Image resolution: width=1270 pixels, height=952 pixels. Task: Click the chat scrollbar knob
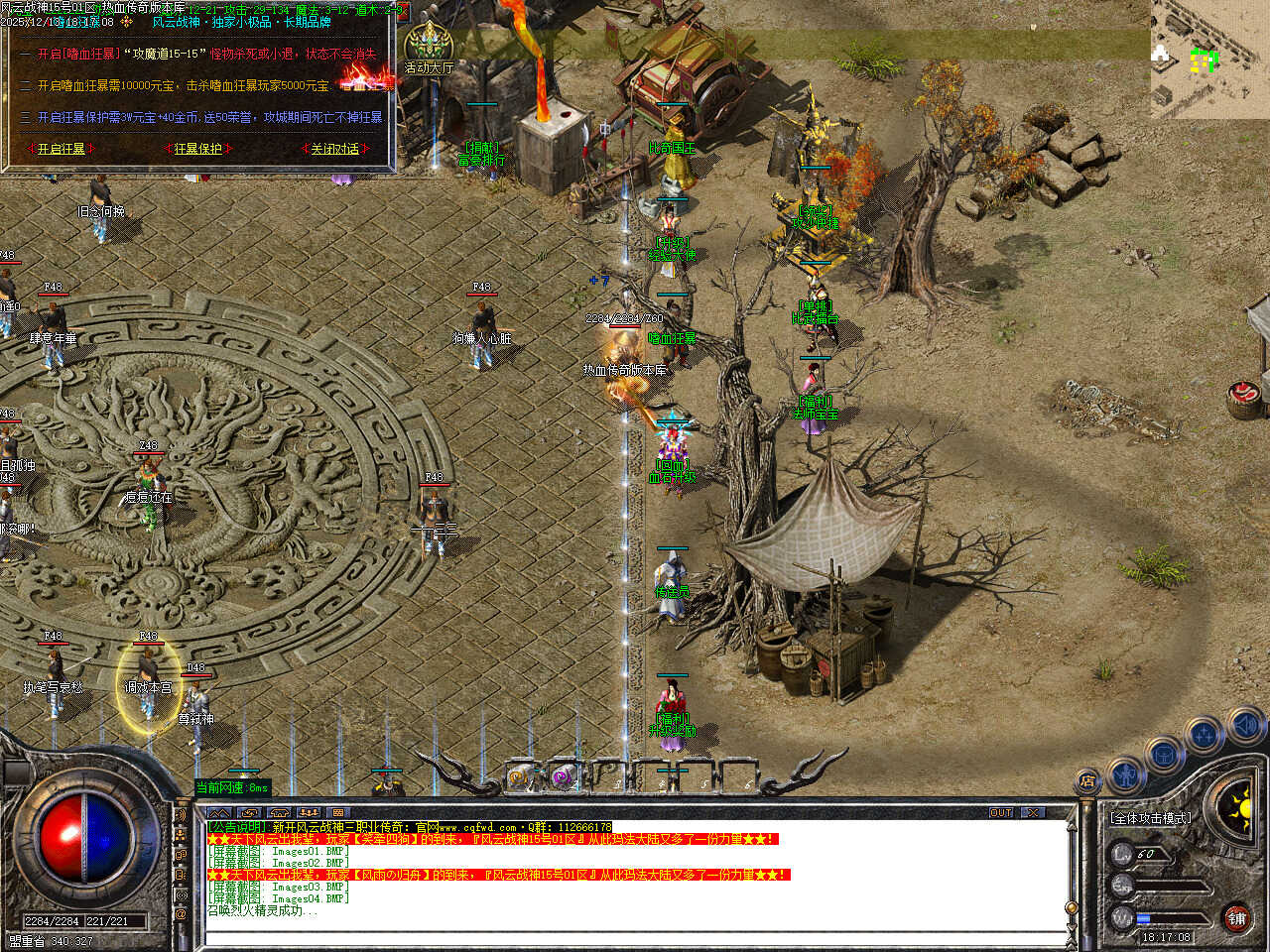(1071, 908)
